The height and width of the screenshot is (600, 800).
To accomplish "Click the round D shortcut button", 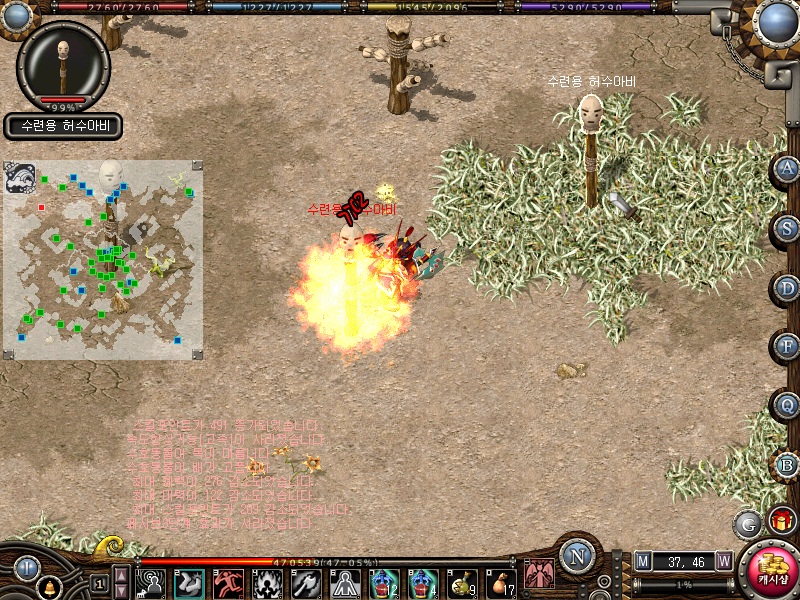I will pyautogui.click(x=788, y=288).
